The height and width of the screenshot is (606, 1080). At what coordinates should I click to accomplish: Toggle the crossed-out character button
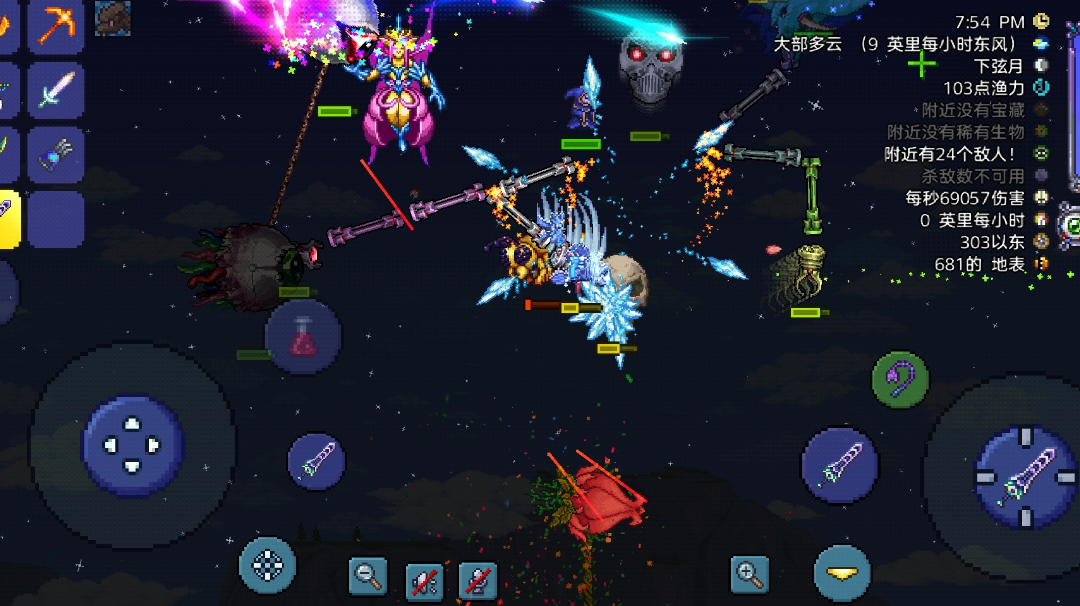pyautogui.click(x=478, y=580)
